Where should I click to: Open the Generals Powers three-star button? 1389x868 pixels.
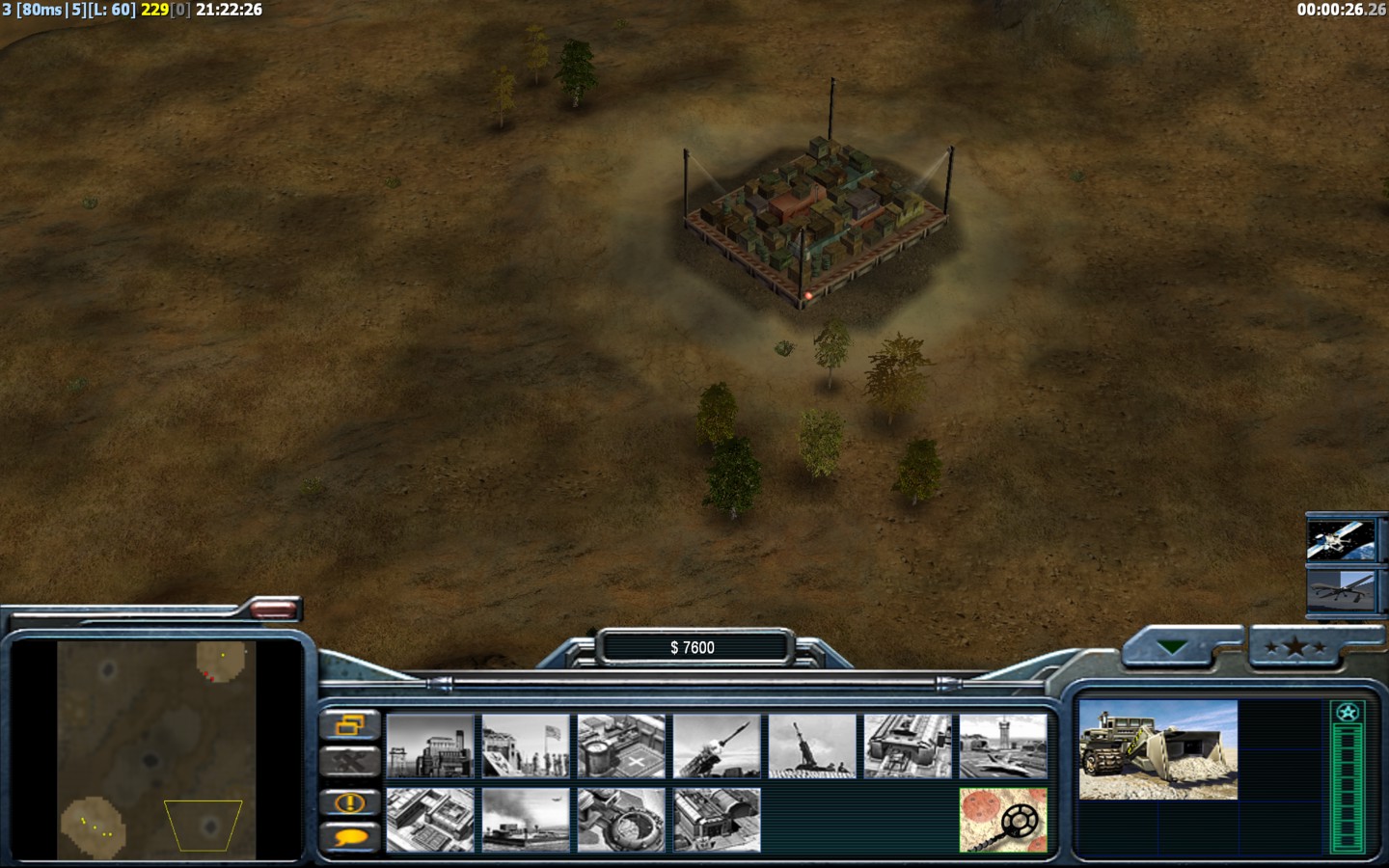pos(1295,647)
